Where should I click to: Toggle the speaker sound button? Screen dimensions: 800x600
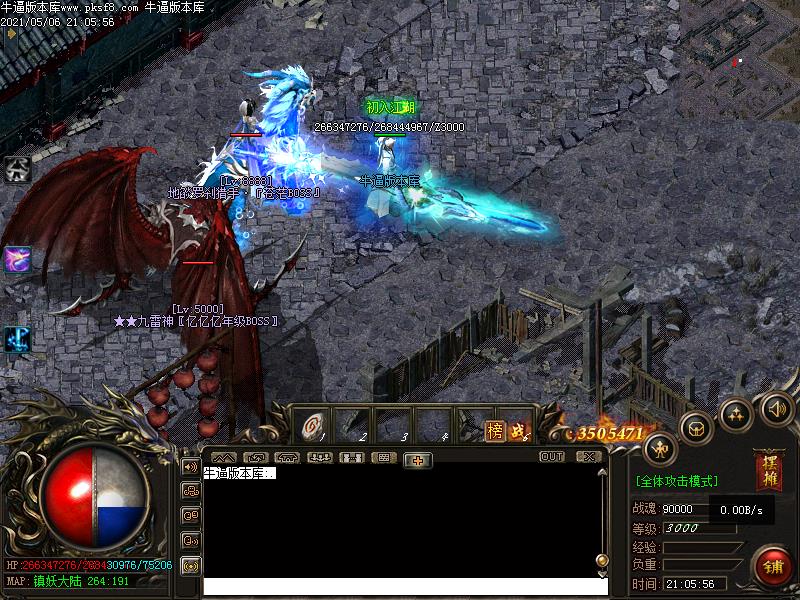click(x=776, y=407)
